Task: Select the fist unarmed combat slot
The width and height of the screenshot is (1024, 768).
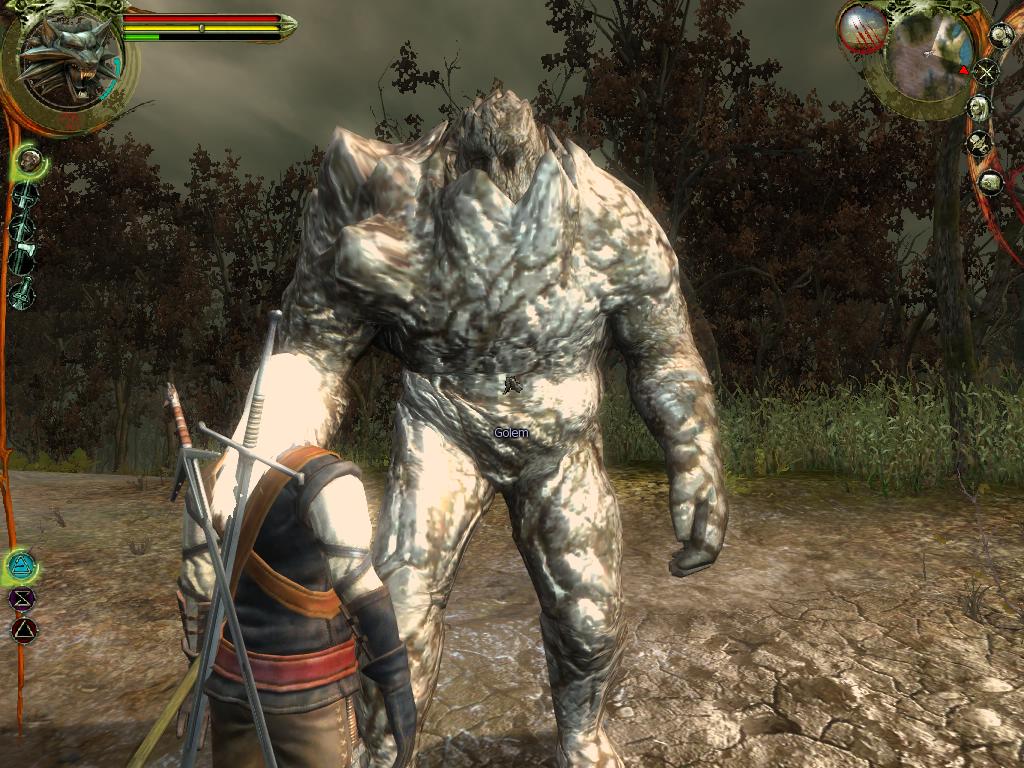Action: [x=29, y=159]
